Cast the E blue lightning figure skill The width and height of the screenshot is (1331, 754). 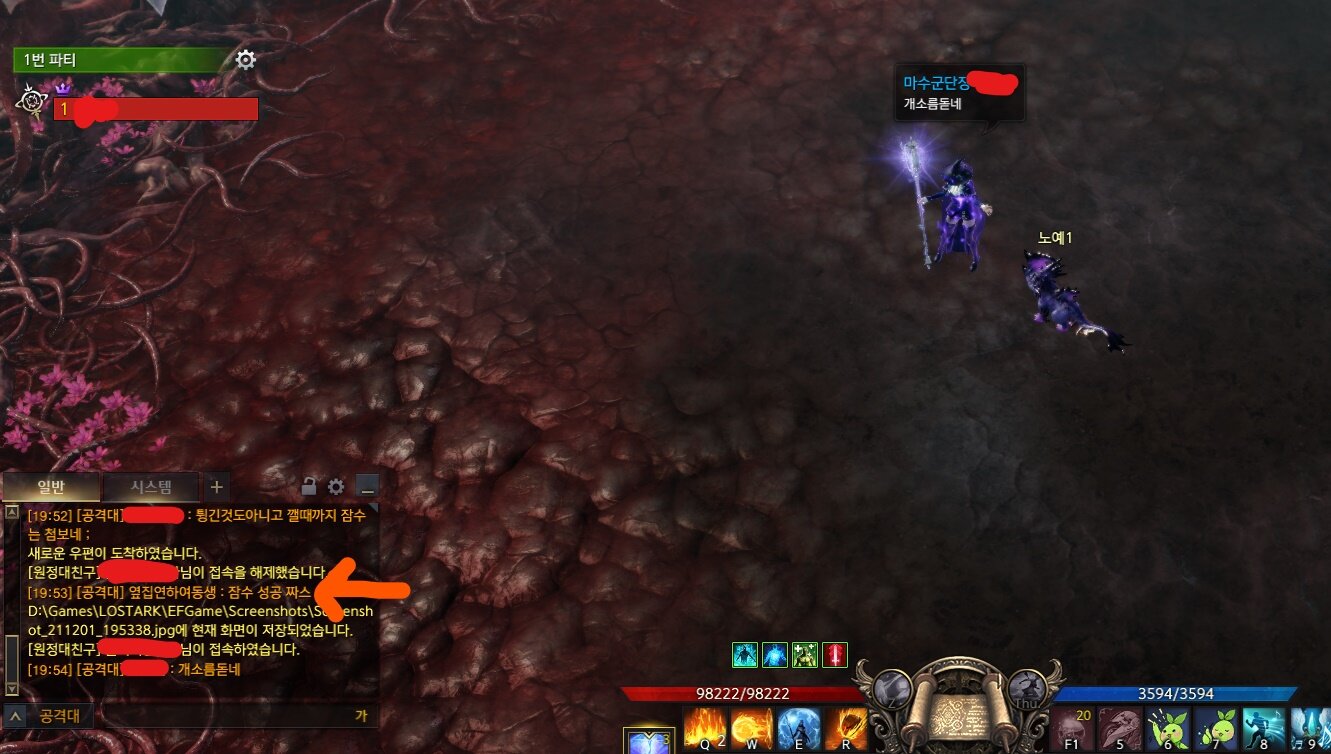click(x=799, y=729)
